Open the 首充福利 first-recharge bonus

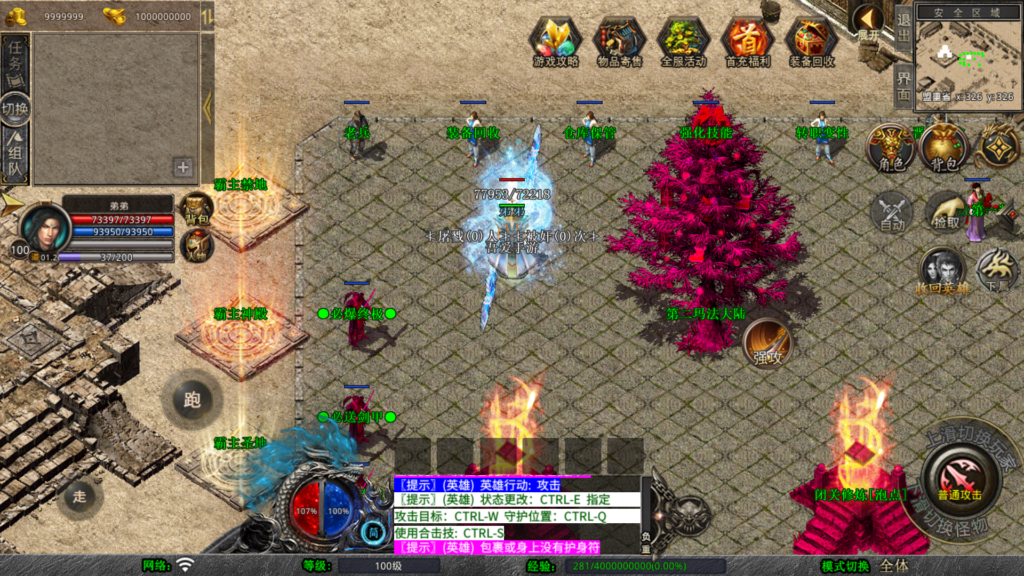click(x=747, y=41)
